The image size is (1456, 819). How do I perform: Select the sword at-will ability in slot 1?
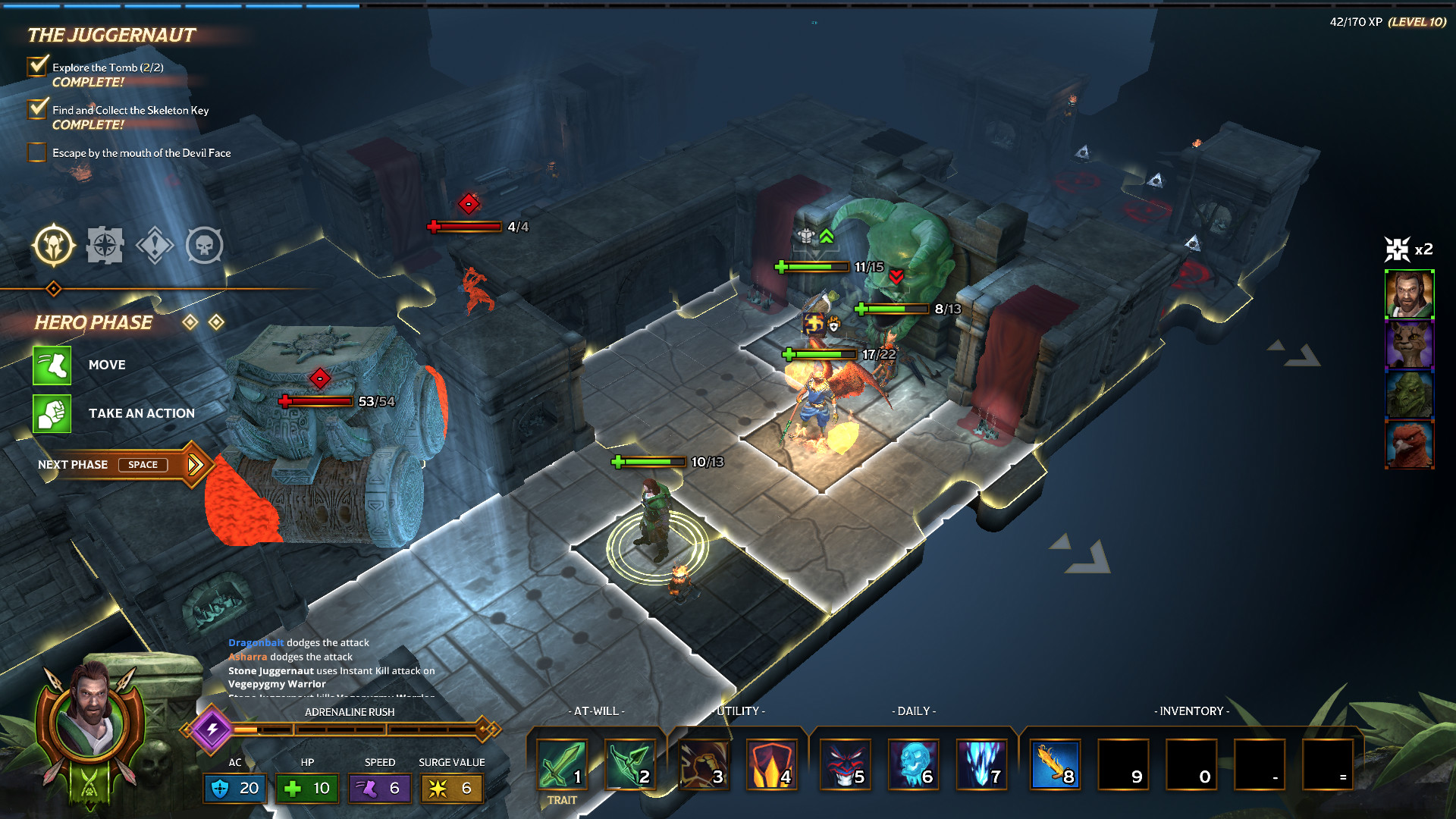pyautogui.click(x=561, y=764)
